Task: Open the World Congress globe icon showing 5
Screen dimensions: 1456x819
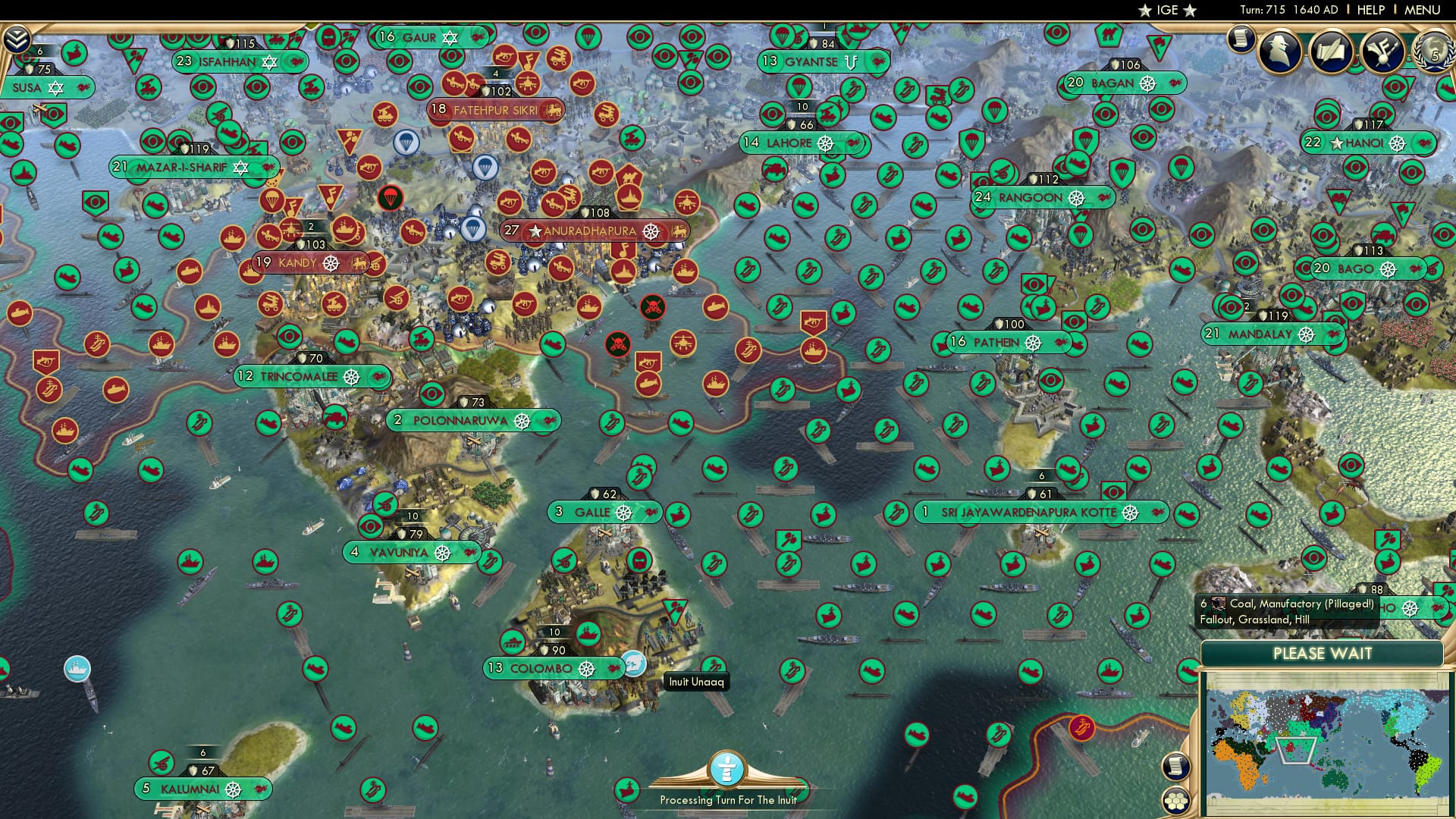Action: point(1433,53)
